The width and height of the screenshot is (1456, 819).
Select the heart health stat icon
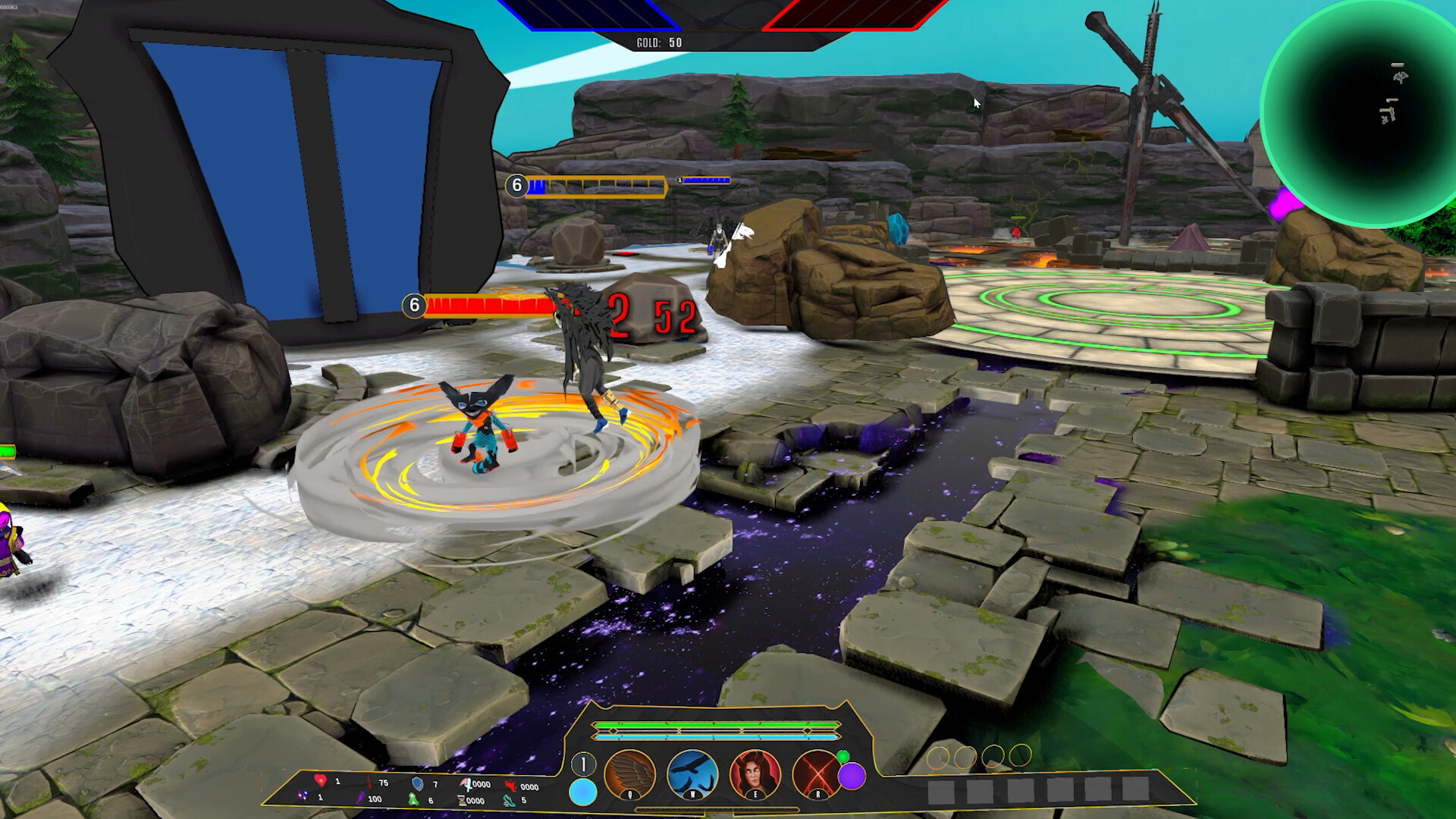tap(321, 783)
